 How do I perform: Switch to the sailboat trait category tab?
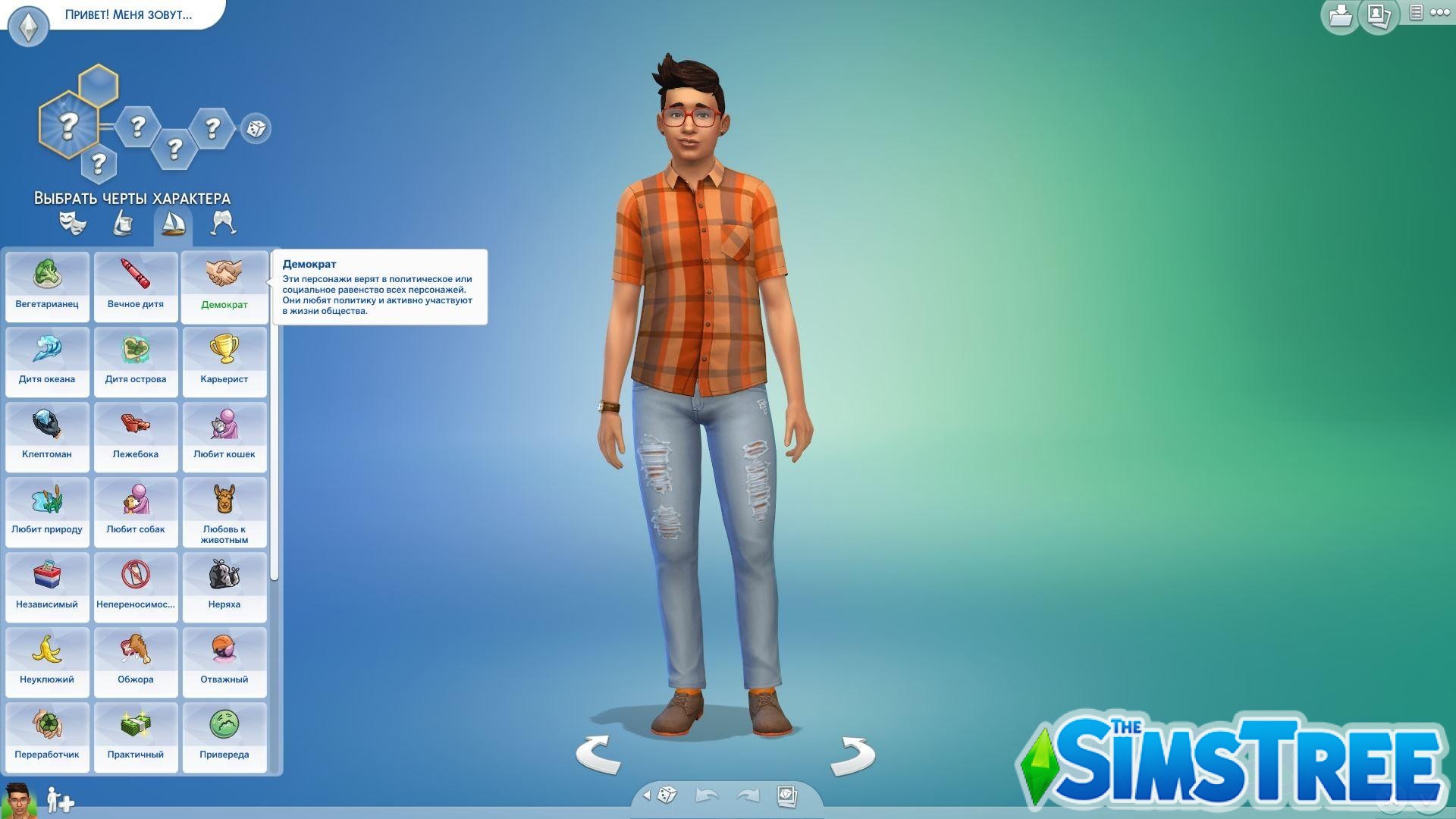(x=173, y=224)
